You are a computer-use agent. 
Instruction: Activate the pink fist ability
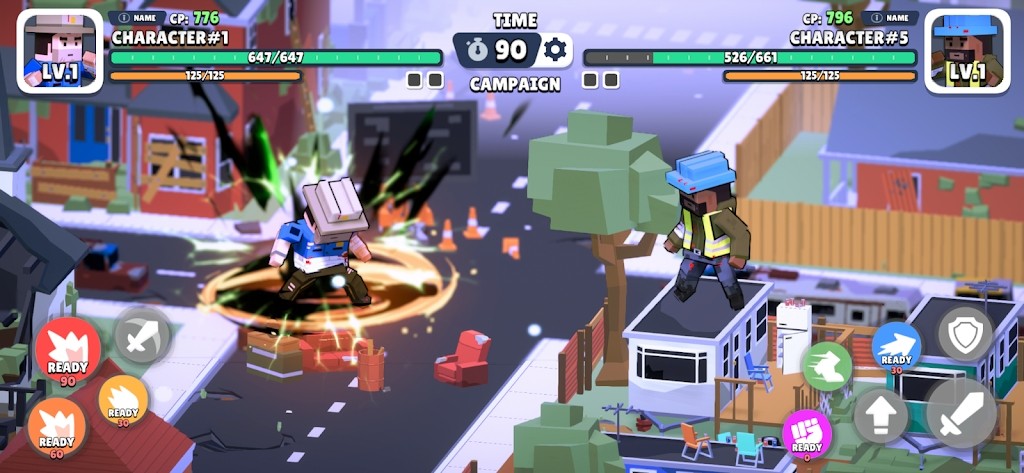[x=806, y=435]
